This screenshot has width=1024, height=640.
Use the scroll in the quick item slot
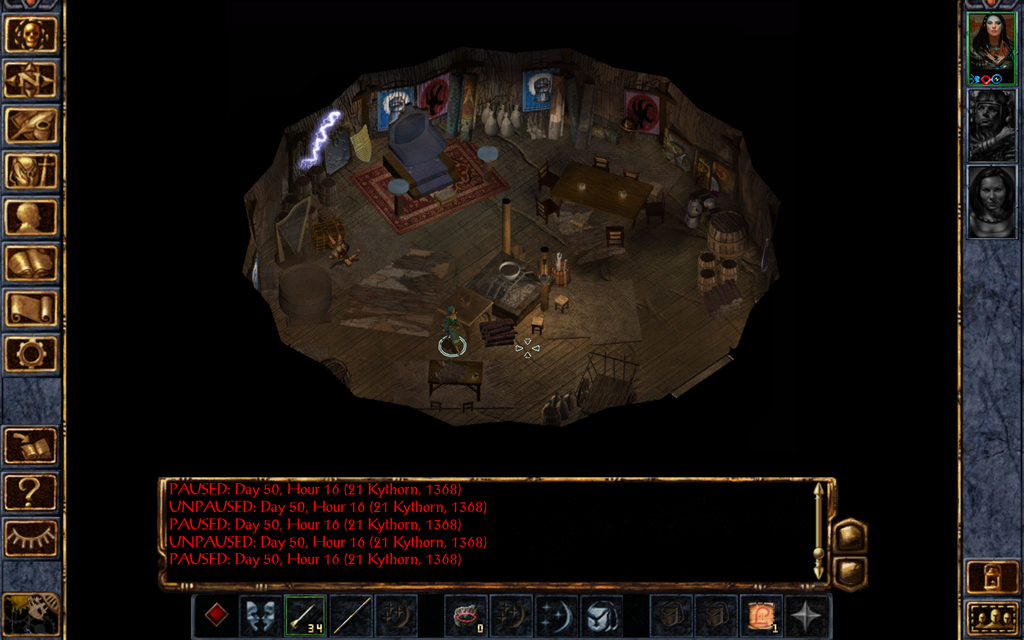(760, 615)
